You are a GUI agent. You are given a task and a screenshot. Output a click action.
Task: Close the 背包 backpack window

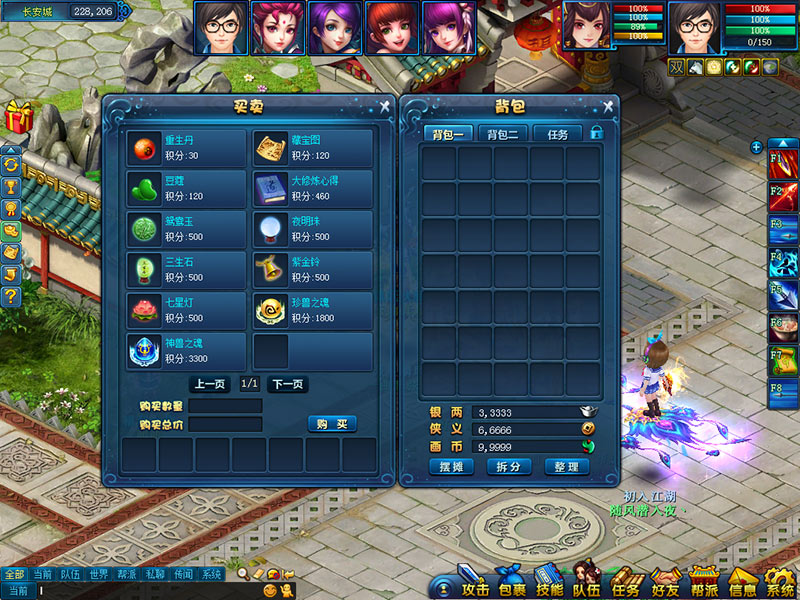point(607,105)
